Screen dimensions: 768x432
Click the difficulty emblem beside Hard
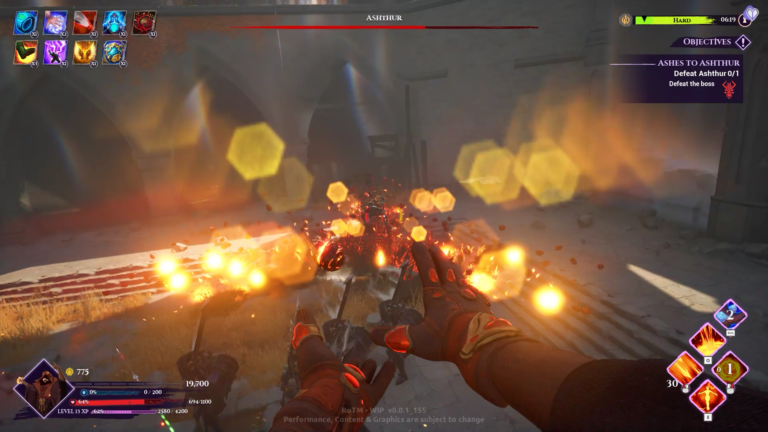pos(625,19)
